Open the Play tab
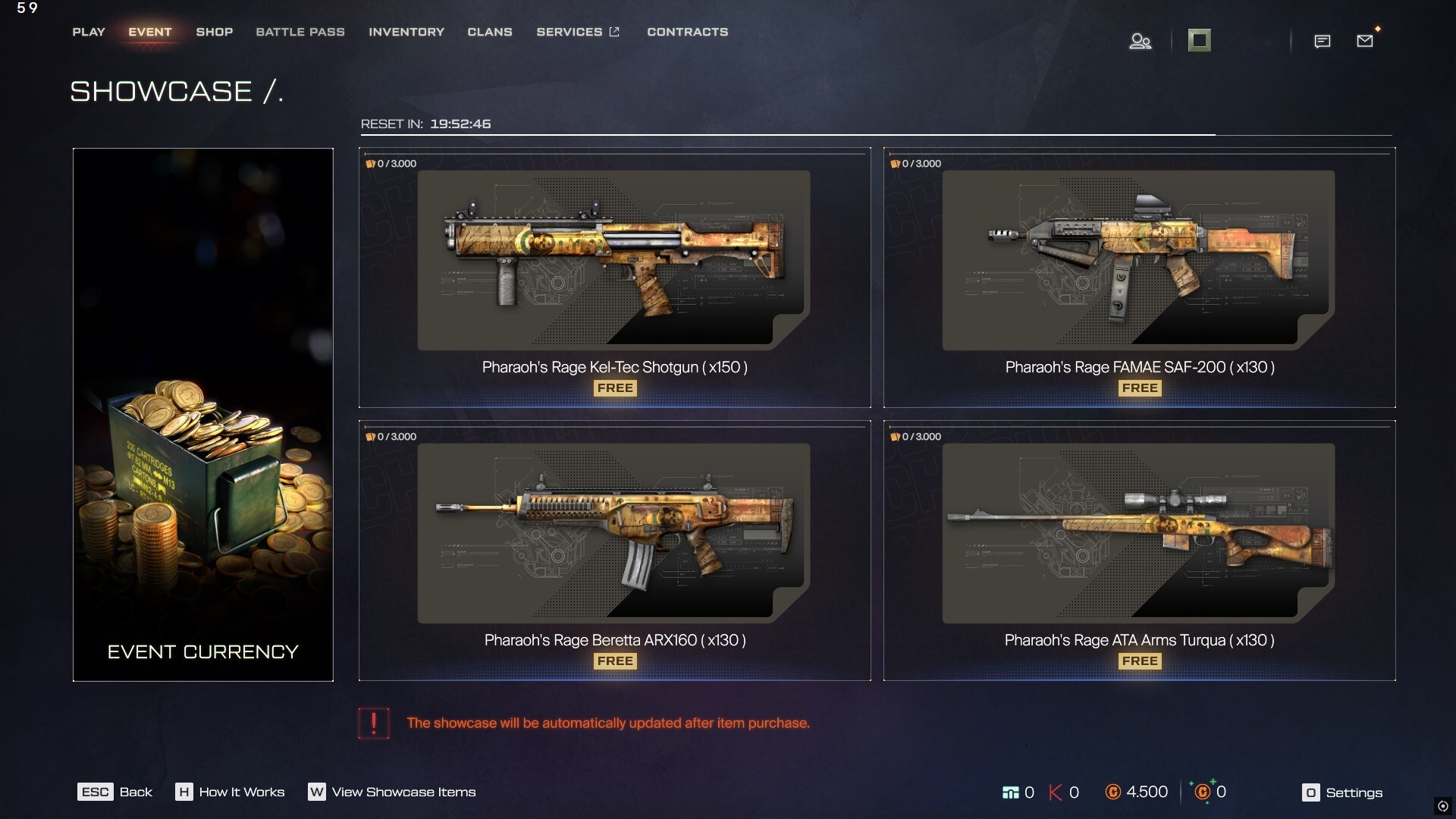This screenshot has height=819, width=1456. 89,32
